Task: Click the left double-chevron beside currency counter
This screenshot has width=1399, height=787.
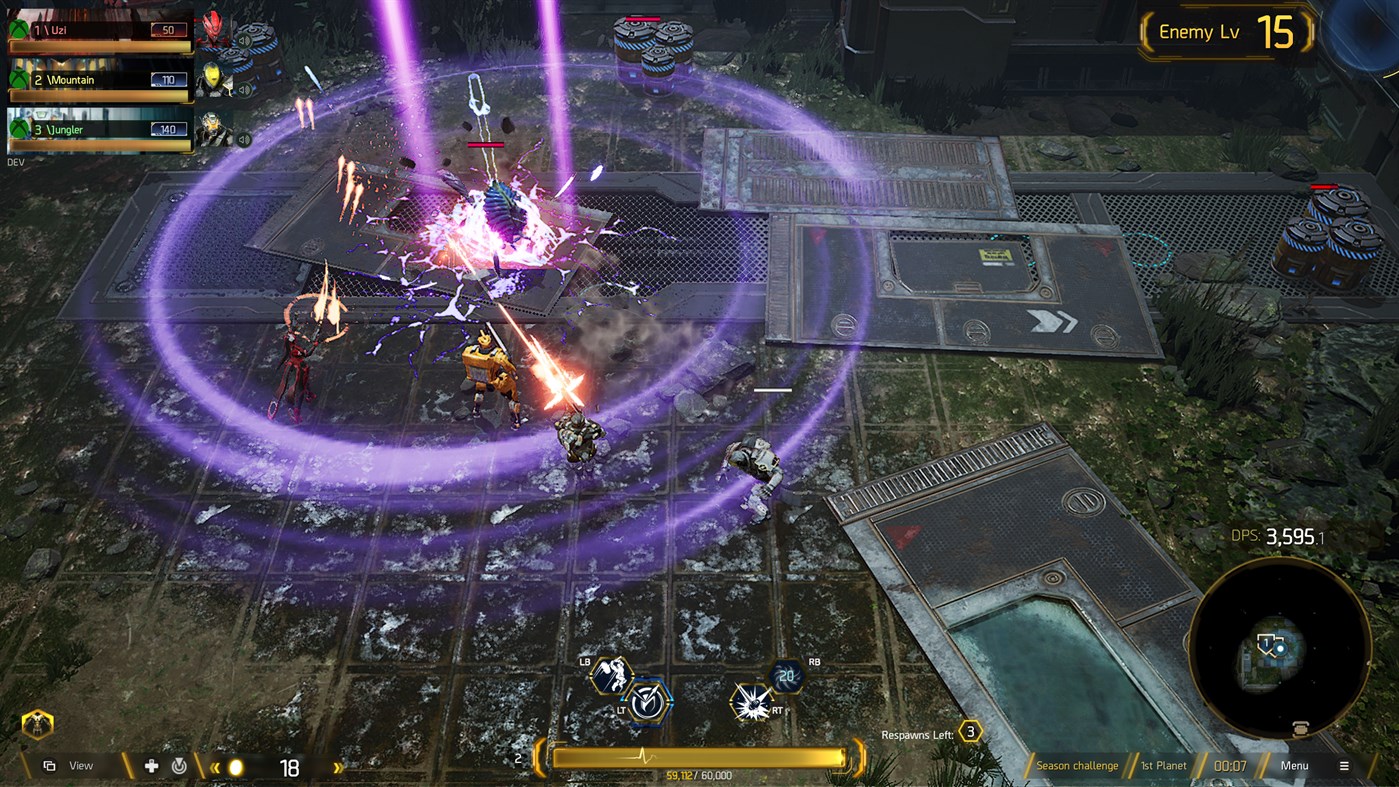Action: (x=215, y=767)
